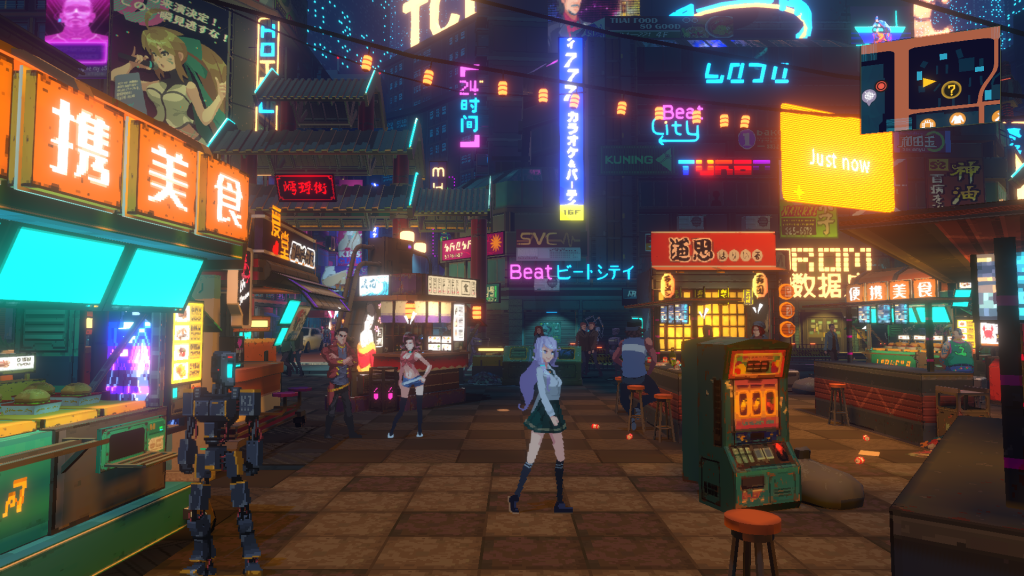The height and width of the screenshot is (576, 1024).
Task: Choose the shirt shop marker on the minimap
Action: [957, 119]
